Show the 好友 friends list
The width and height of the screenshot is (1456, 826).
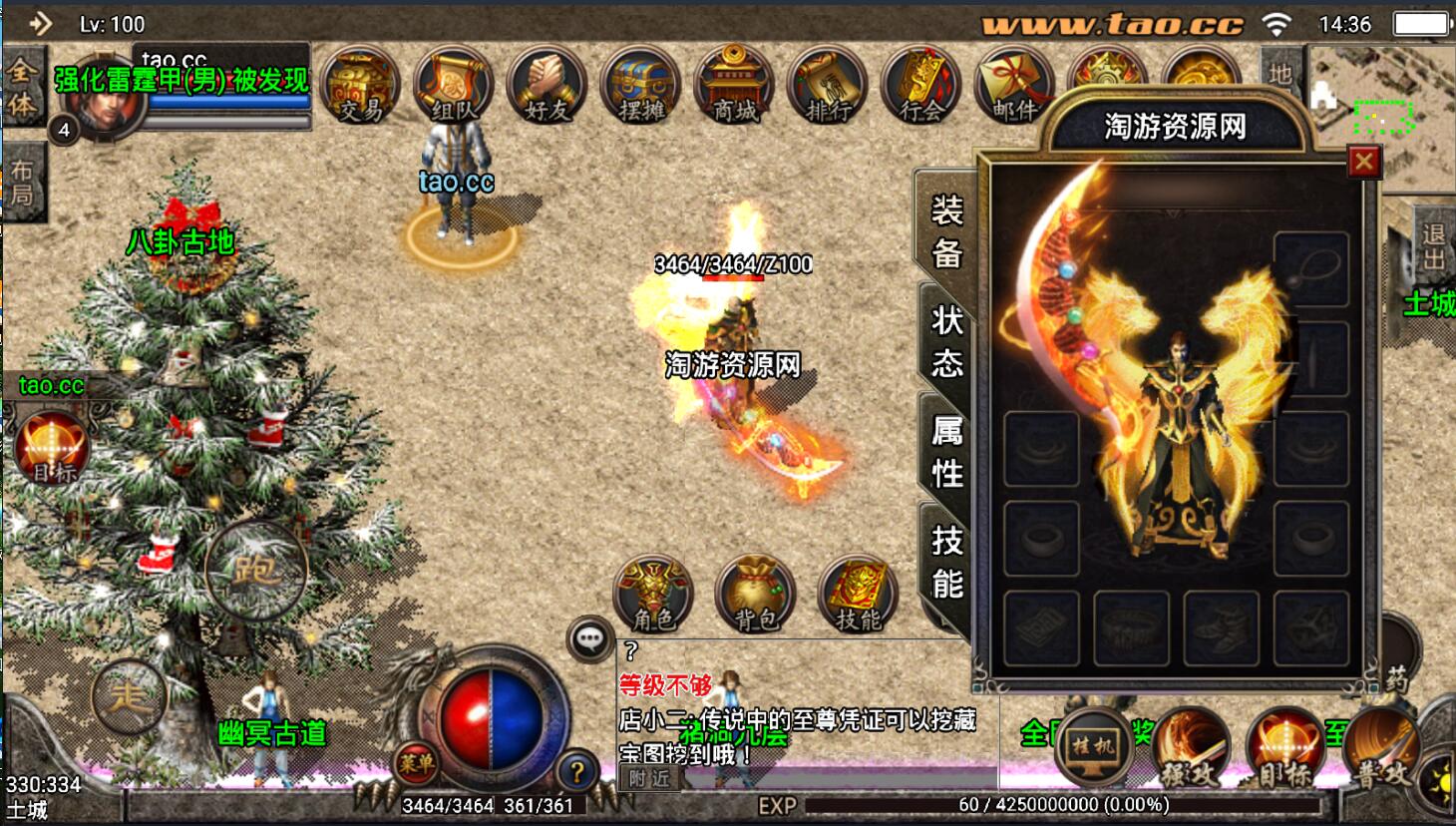[546, 88]
